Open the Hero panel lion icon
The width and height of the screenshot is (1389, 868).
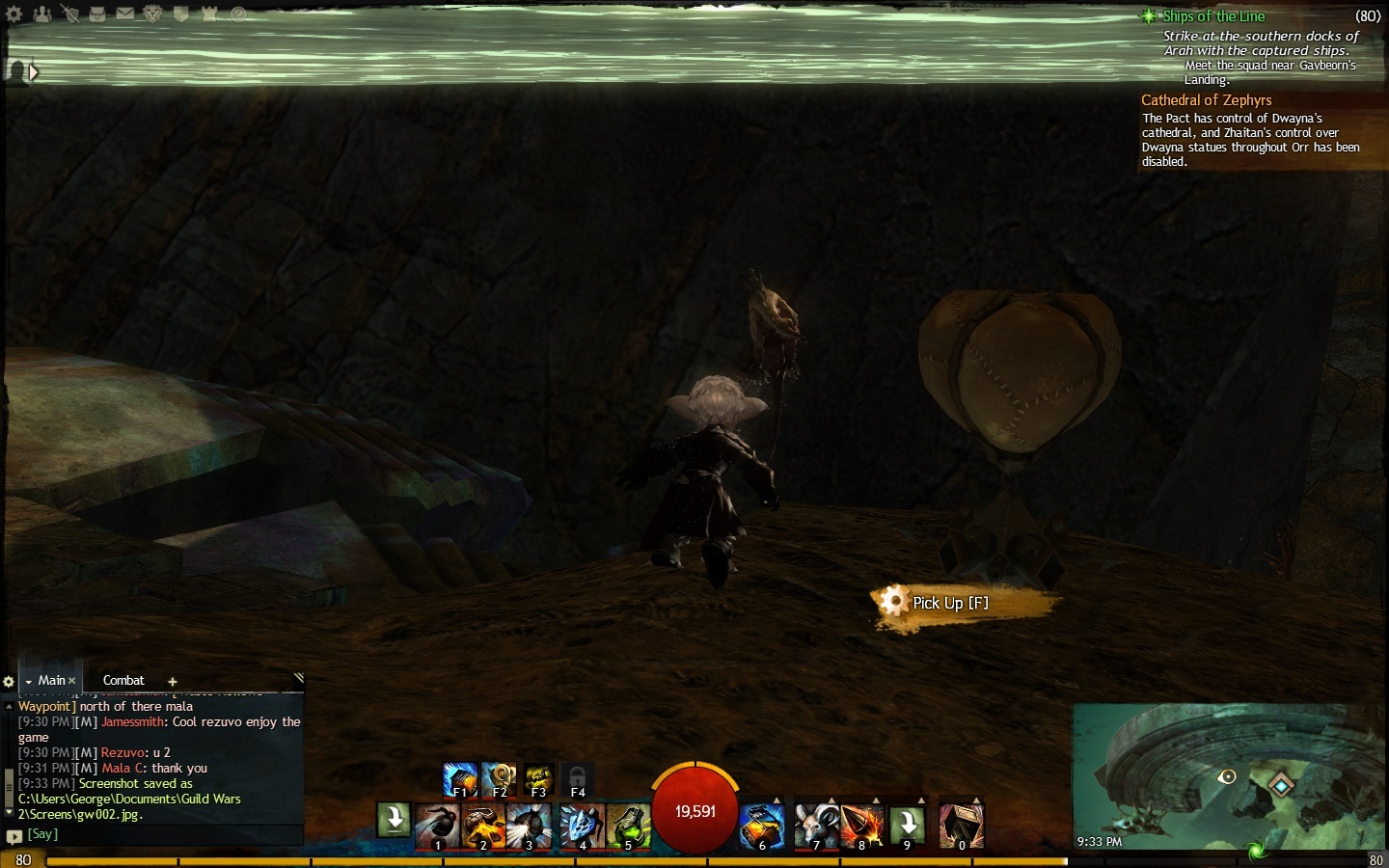(x=152, y=14)
